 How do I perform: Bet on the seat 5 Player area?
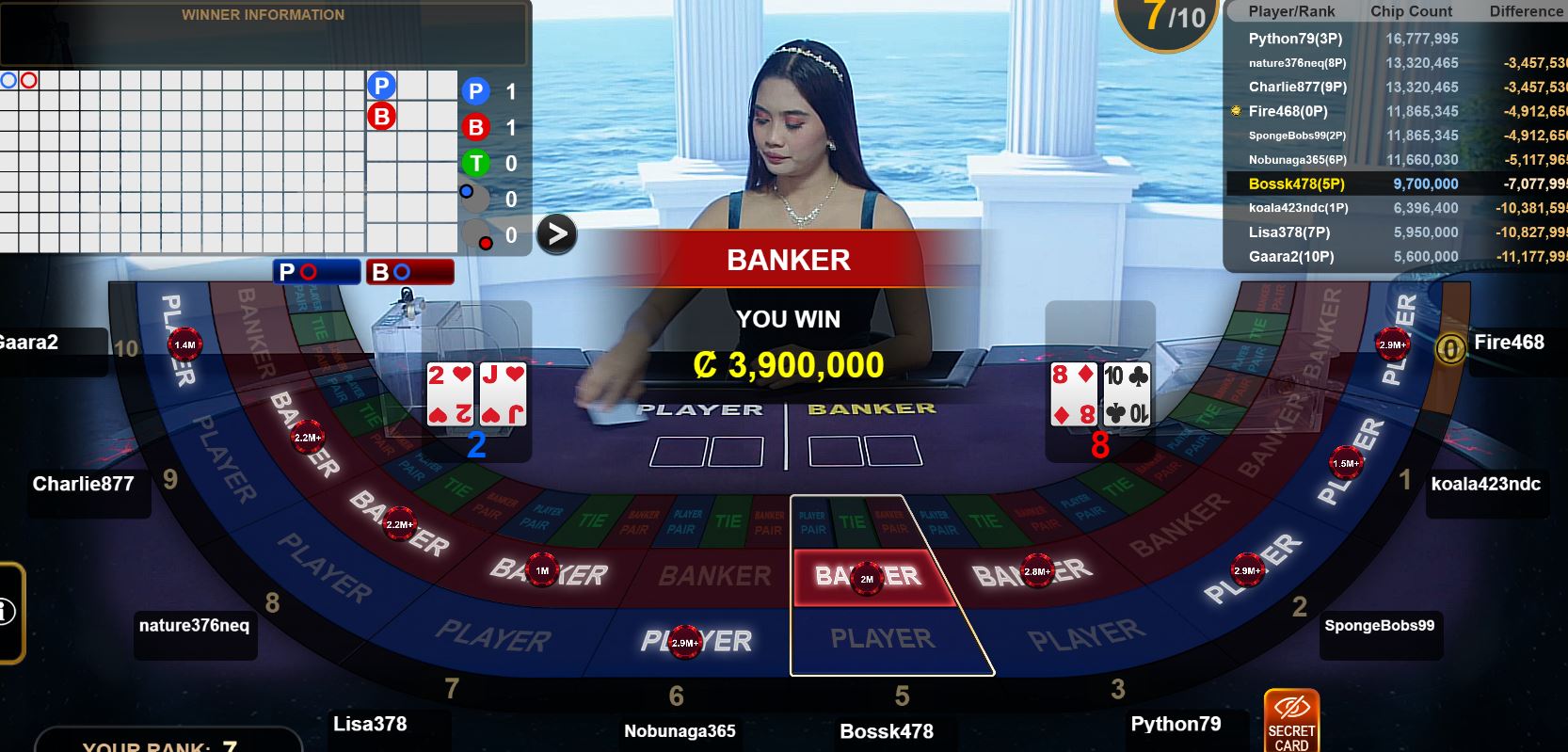(885, 640)
